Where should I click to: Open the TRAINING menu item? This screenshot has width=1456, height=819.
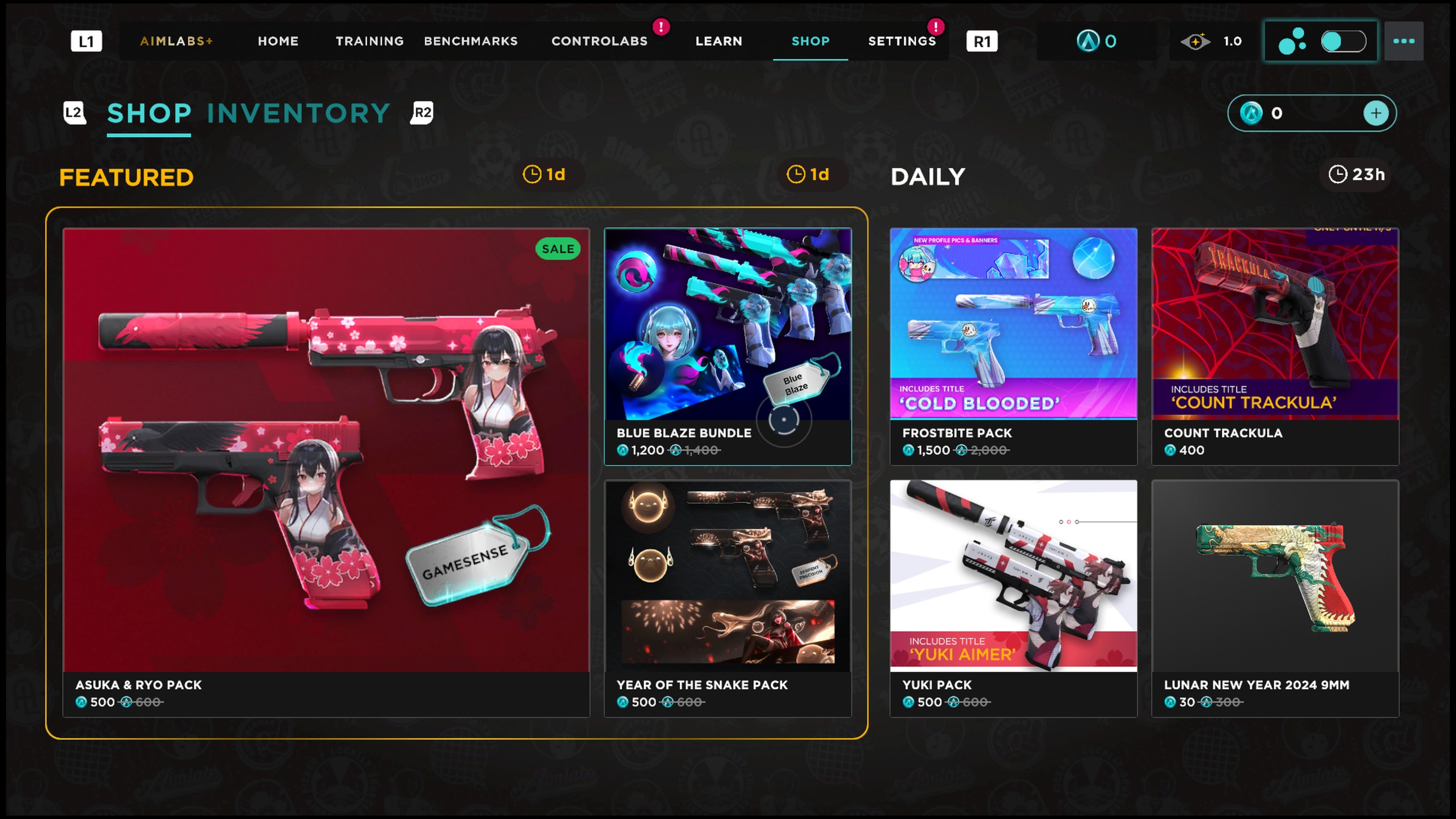(x=370, y=41)
